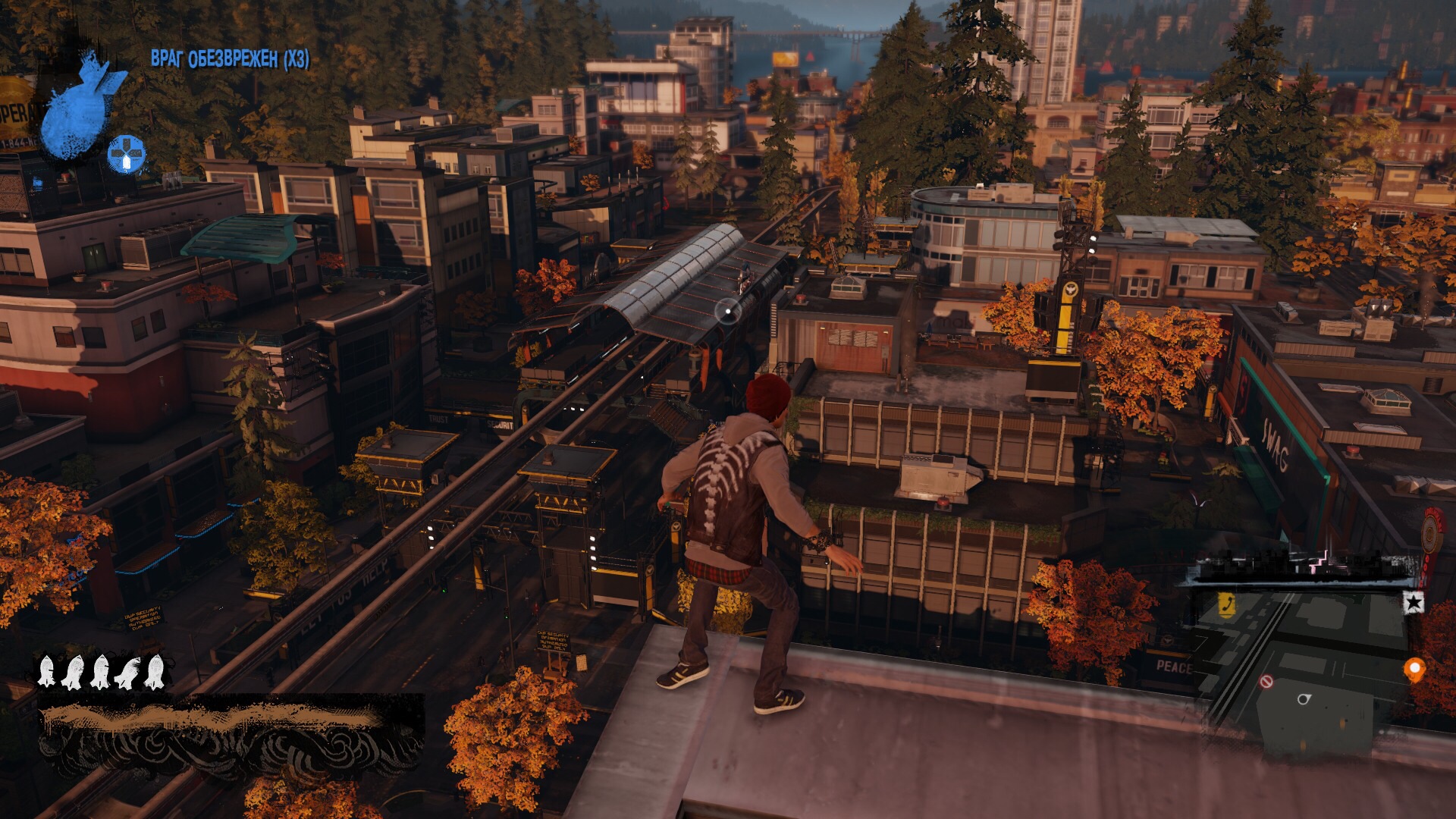1456x819 pixels.
Task: Open the minimap
Action: point(1304,667)
